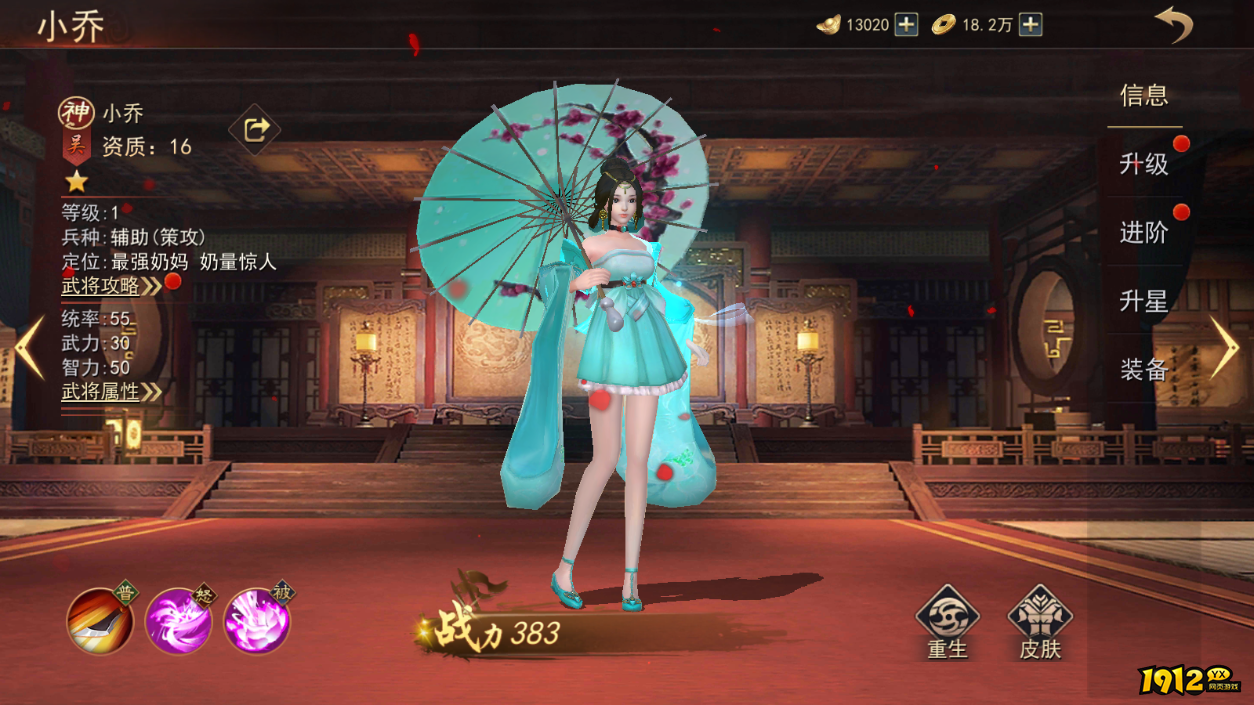Switch to the next hero
Viewport: 1254px width, 705px height.
(x=1224, y=347)
